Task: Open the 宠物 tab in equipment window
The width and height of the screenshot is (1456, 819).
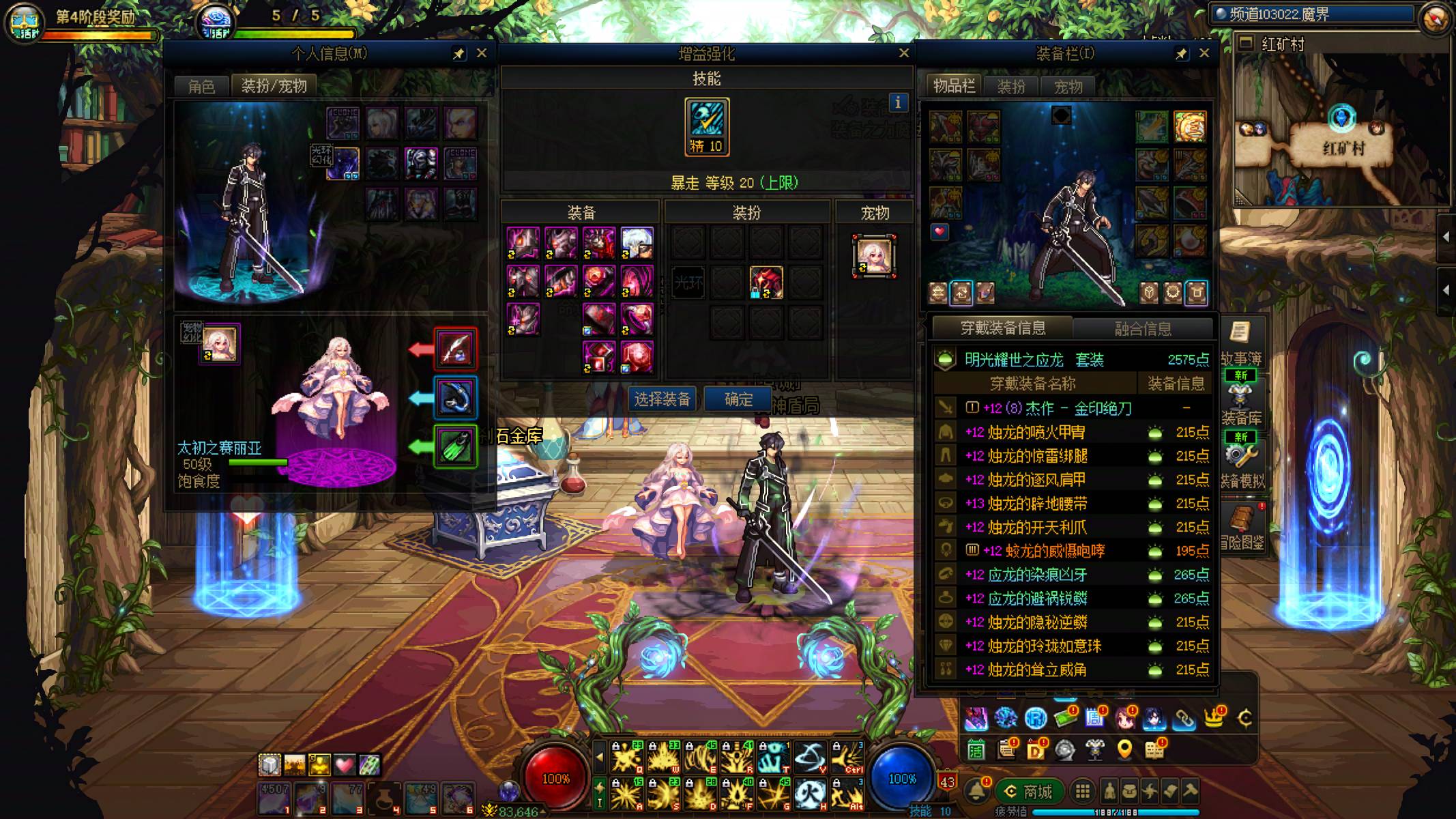Action: (x=1068, y=87)
